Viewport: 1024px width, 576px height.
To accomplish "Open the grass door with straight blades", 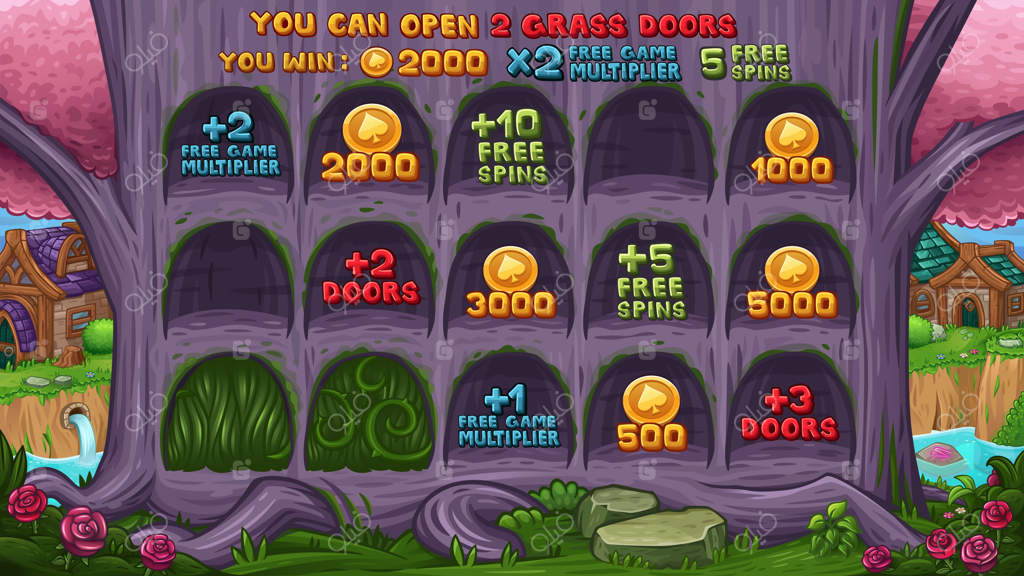I will click(x=227, y=413).
